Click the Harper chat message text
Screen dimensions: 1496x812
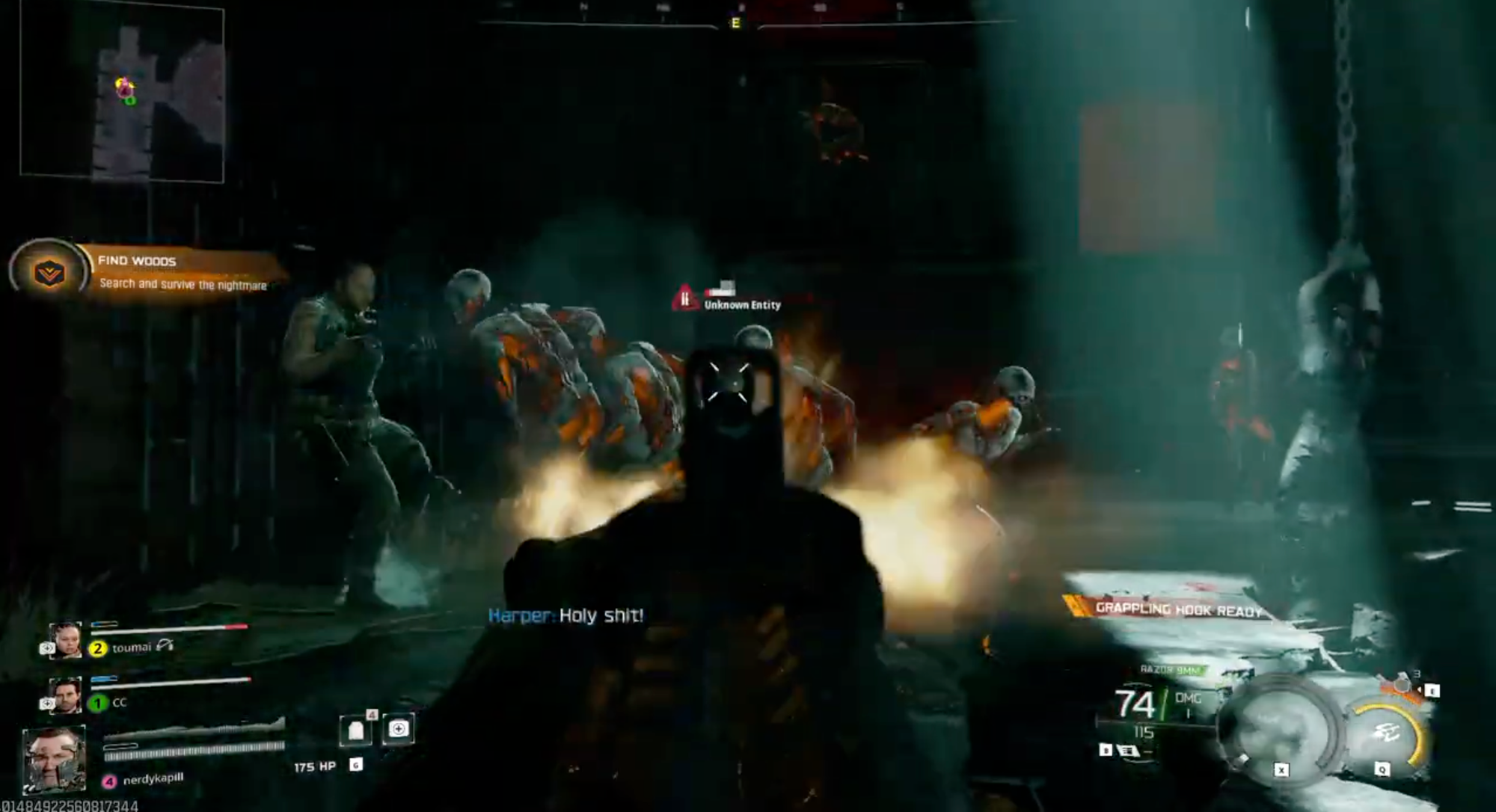[x=568, y=617]
